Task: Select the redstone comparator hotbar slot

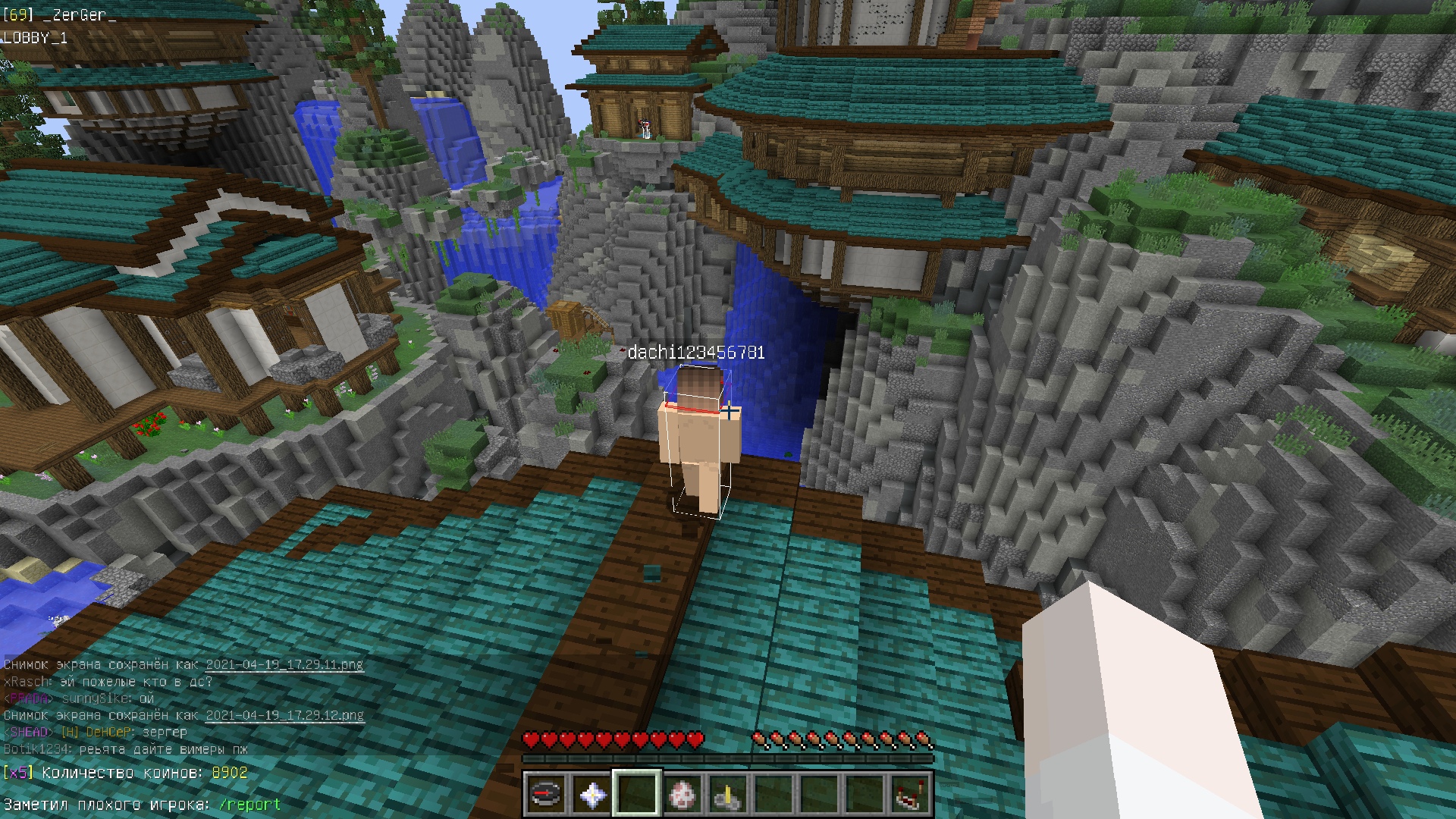Action: [909, 794]
